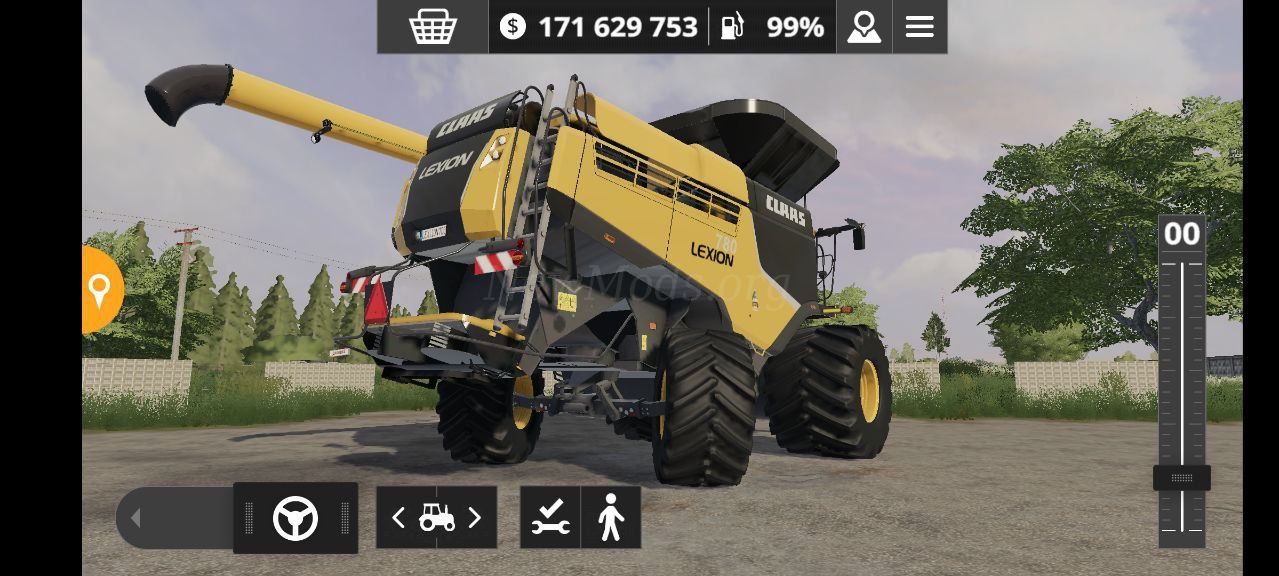Click the steering wheel control
Screen dimensions: 1279x576
[x=295, y=518]
